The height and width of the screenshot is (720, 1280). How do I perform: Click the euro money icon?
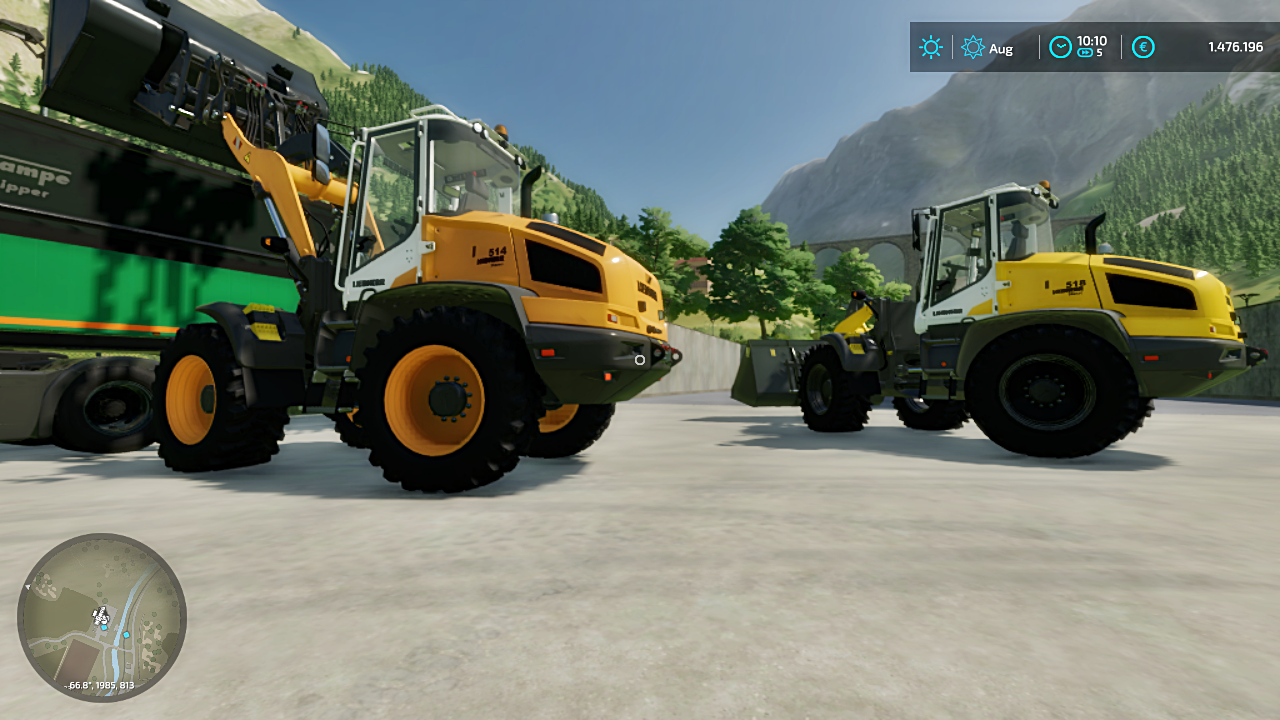click(1143, 47)
